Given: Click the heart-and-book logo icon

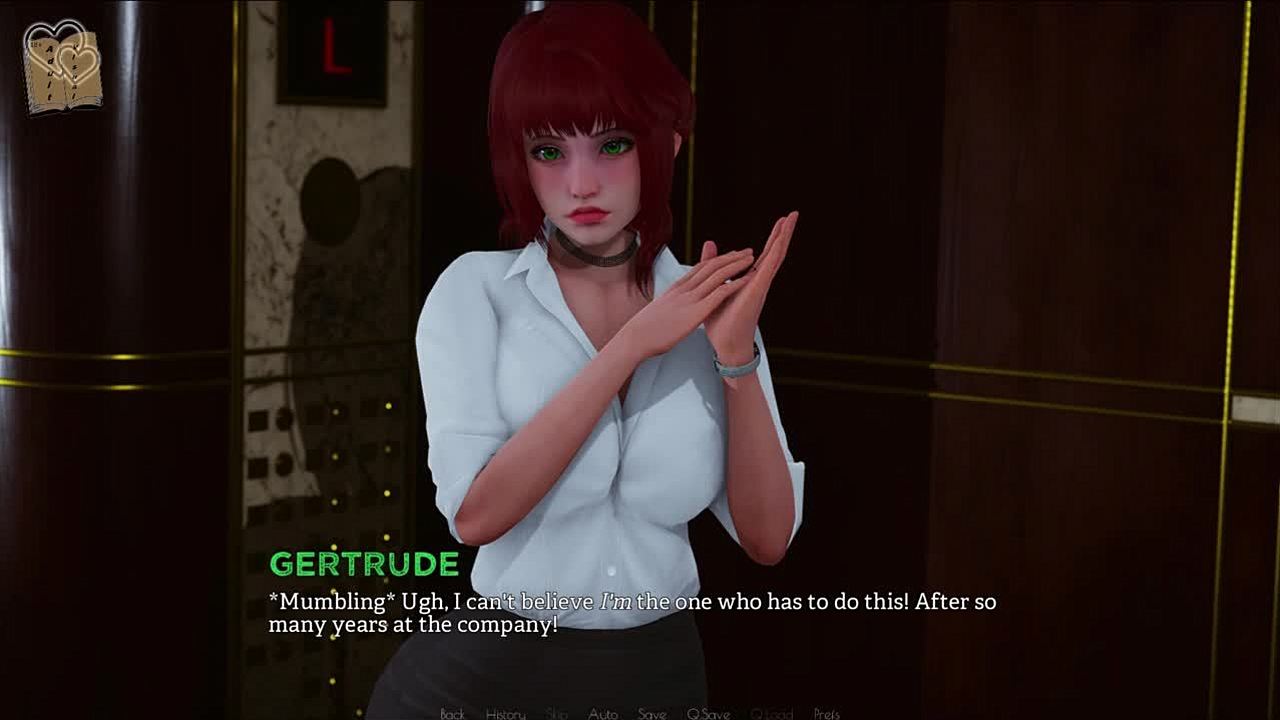Looking at the screenshot, I should point(63,67).
